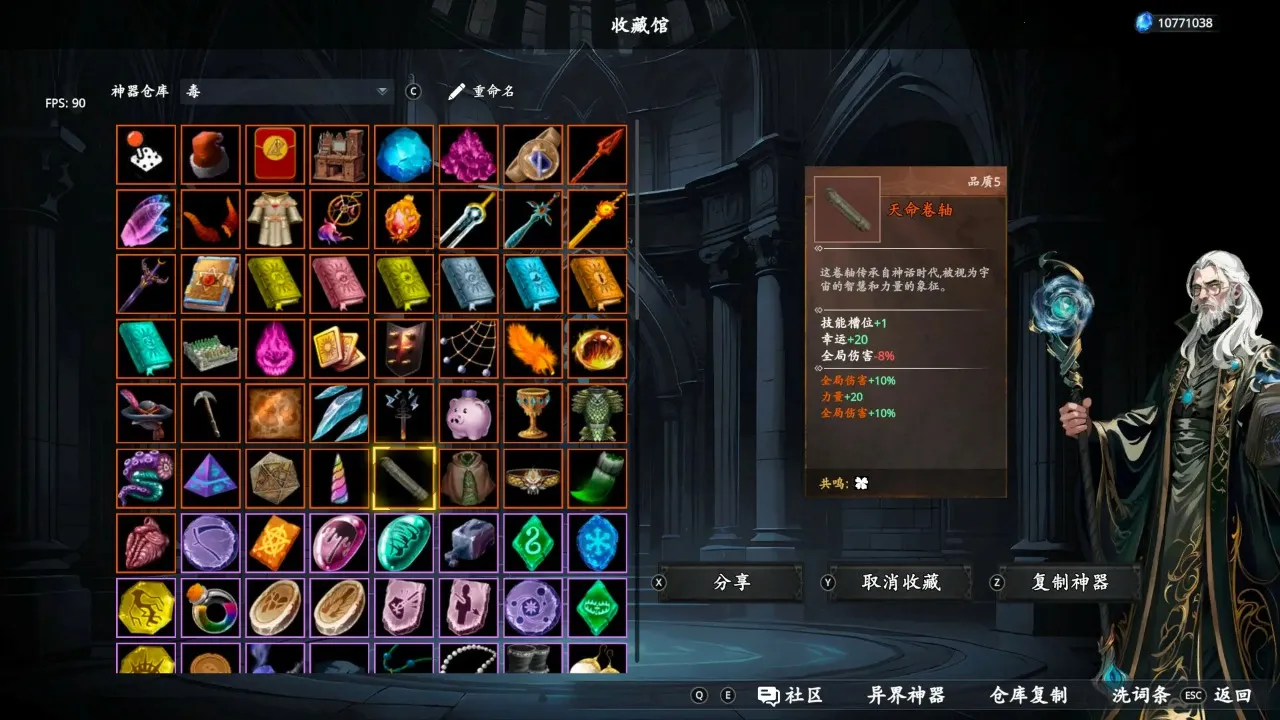This screenshot has height=720, width=1280.
Task: Select the rainbow unicorn horn artifact icon
Action: (x=339, y=478)
